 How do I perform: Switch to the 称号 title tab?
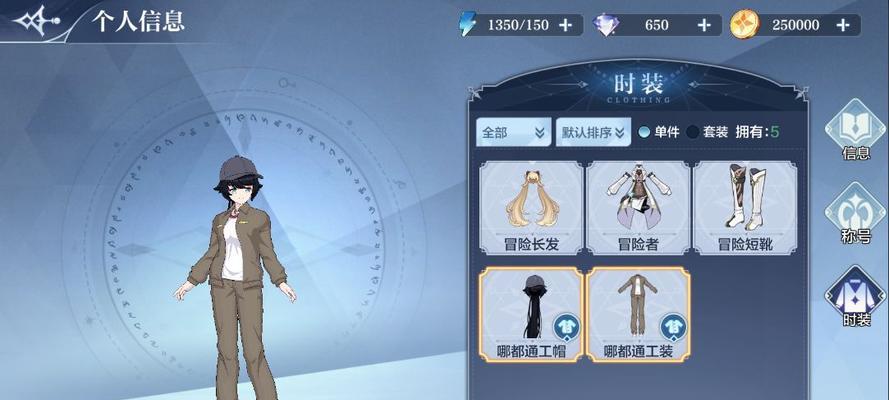click(856, 215)
